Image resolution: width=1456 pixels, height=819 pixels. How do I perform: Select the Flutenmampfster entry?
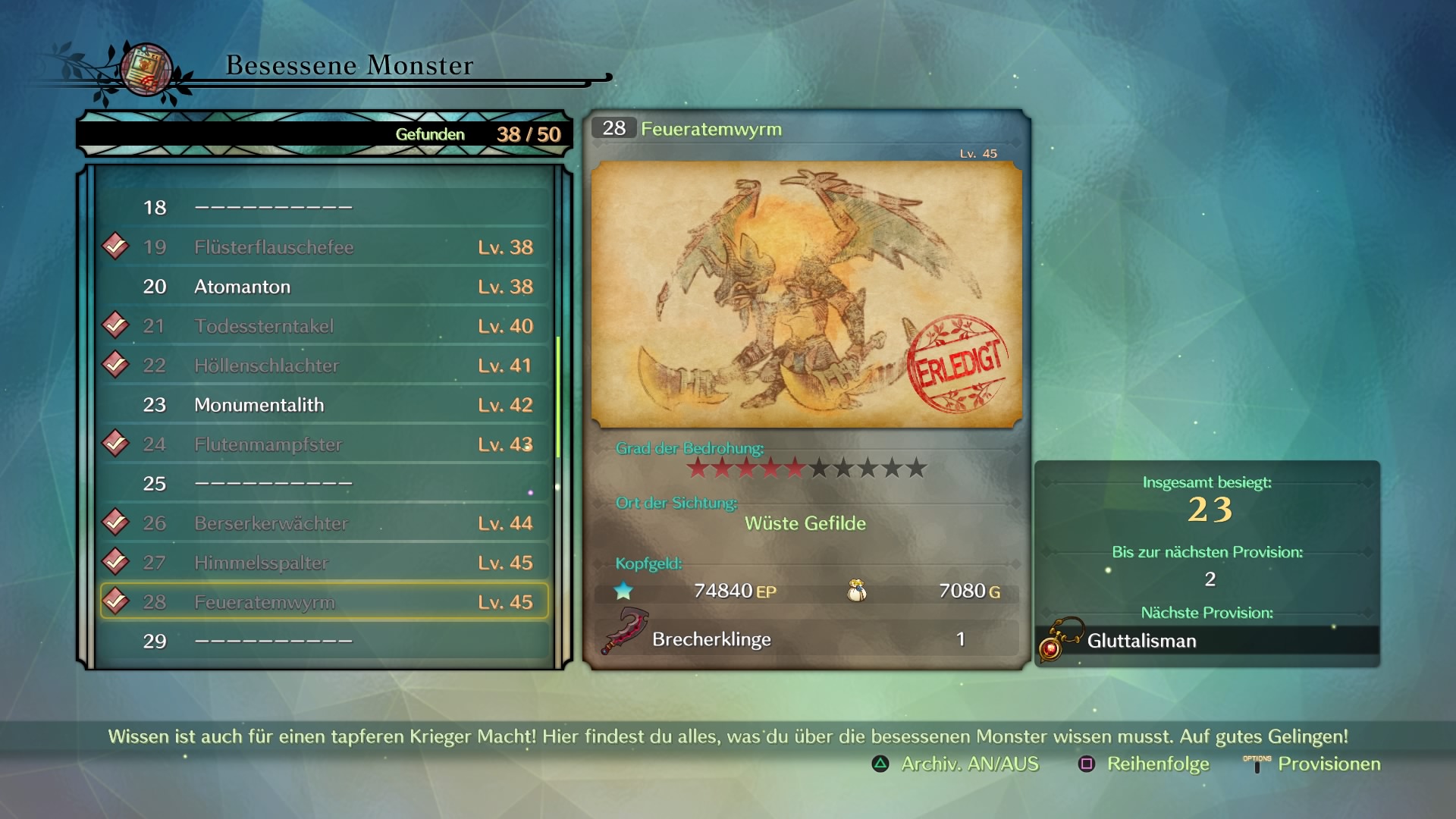coord(325,444)
